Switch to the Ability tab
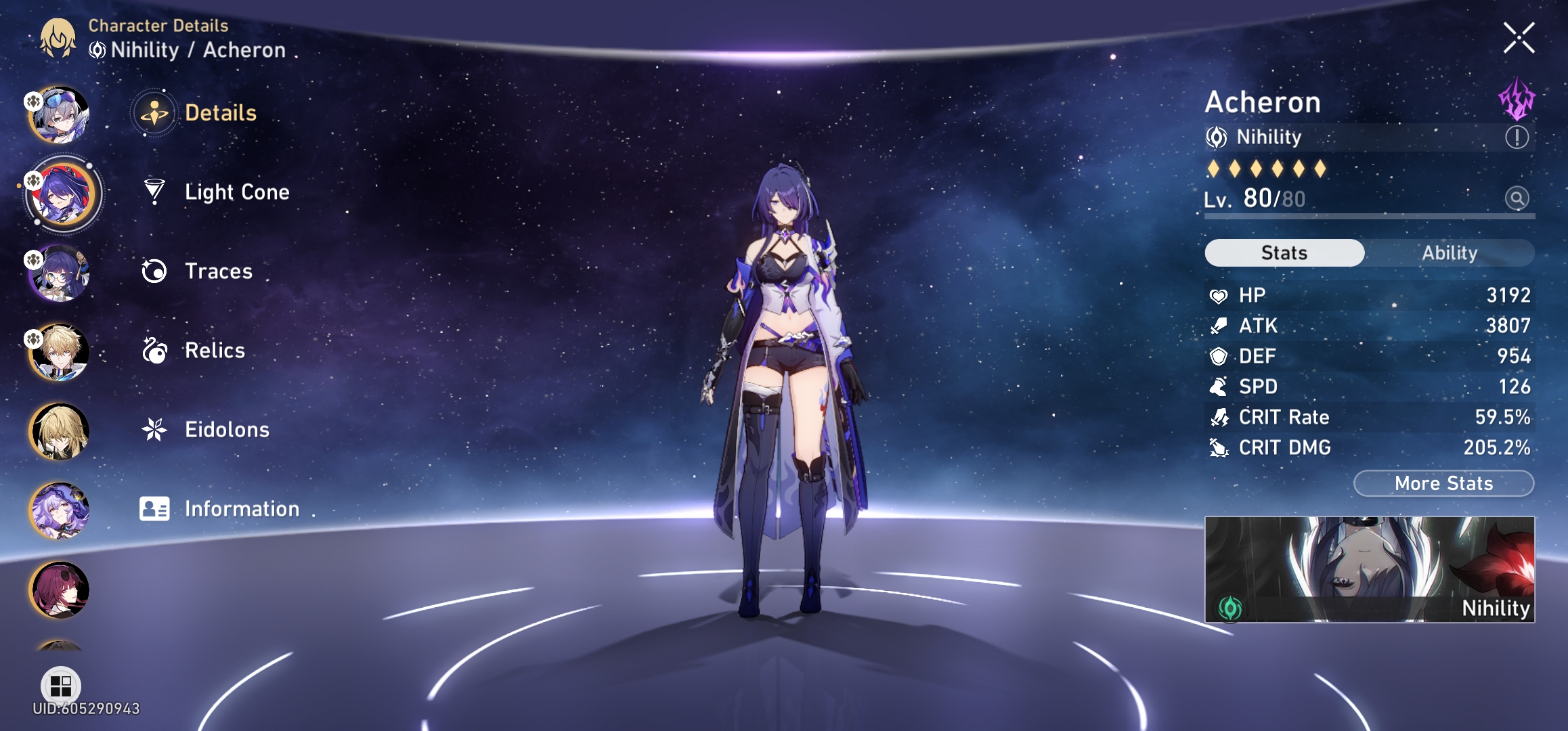The height and width of the screenshot is (731, 1568). [x=1452, y=252]
